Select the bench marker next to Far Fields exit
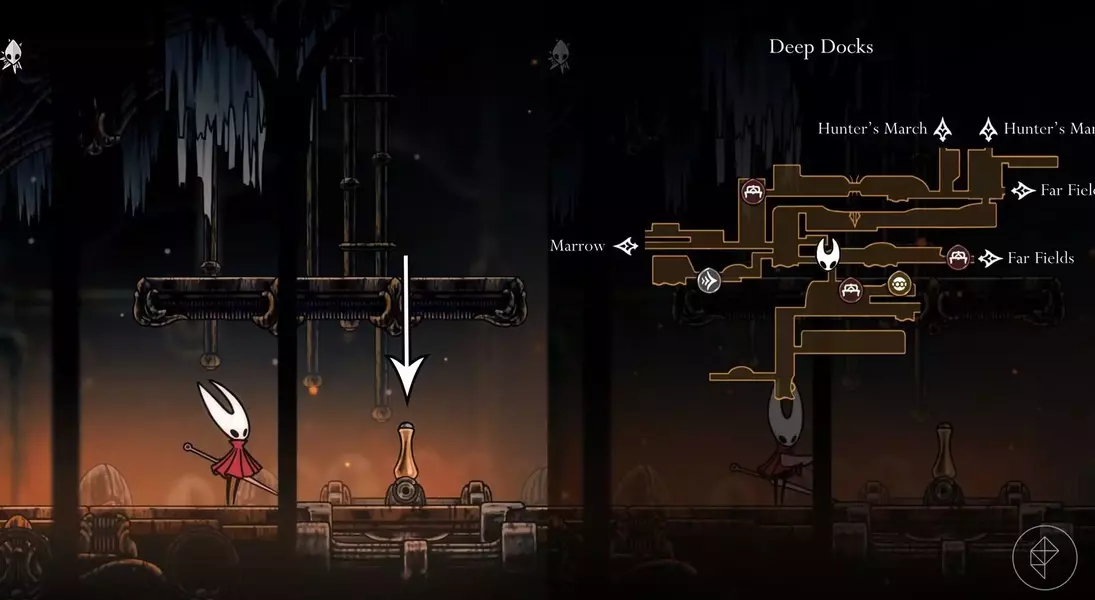1095x600 pixels. 958,258
